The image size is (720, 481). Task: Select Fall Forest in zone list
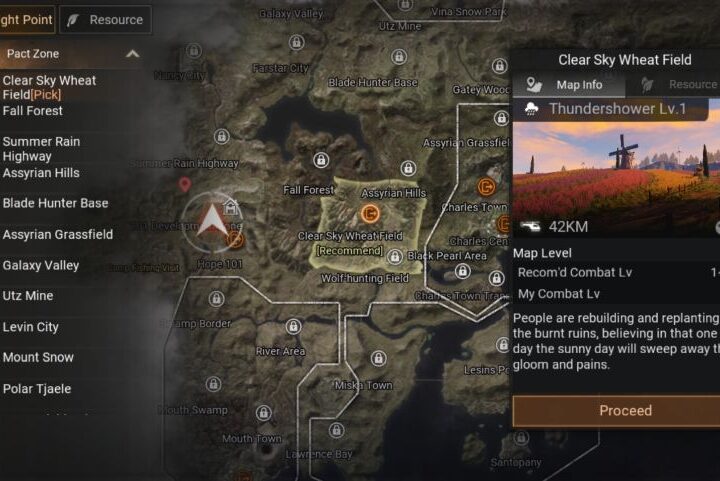pos(33,111)
